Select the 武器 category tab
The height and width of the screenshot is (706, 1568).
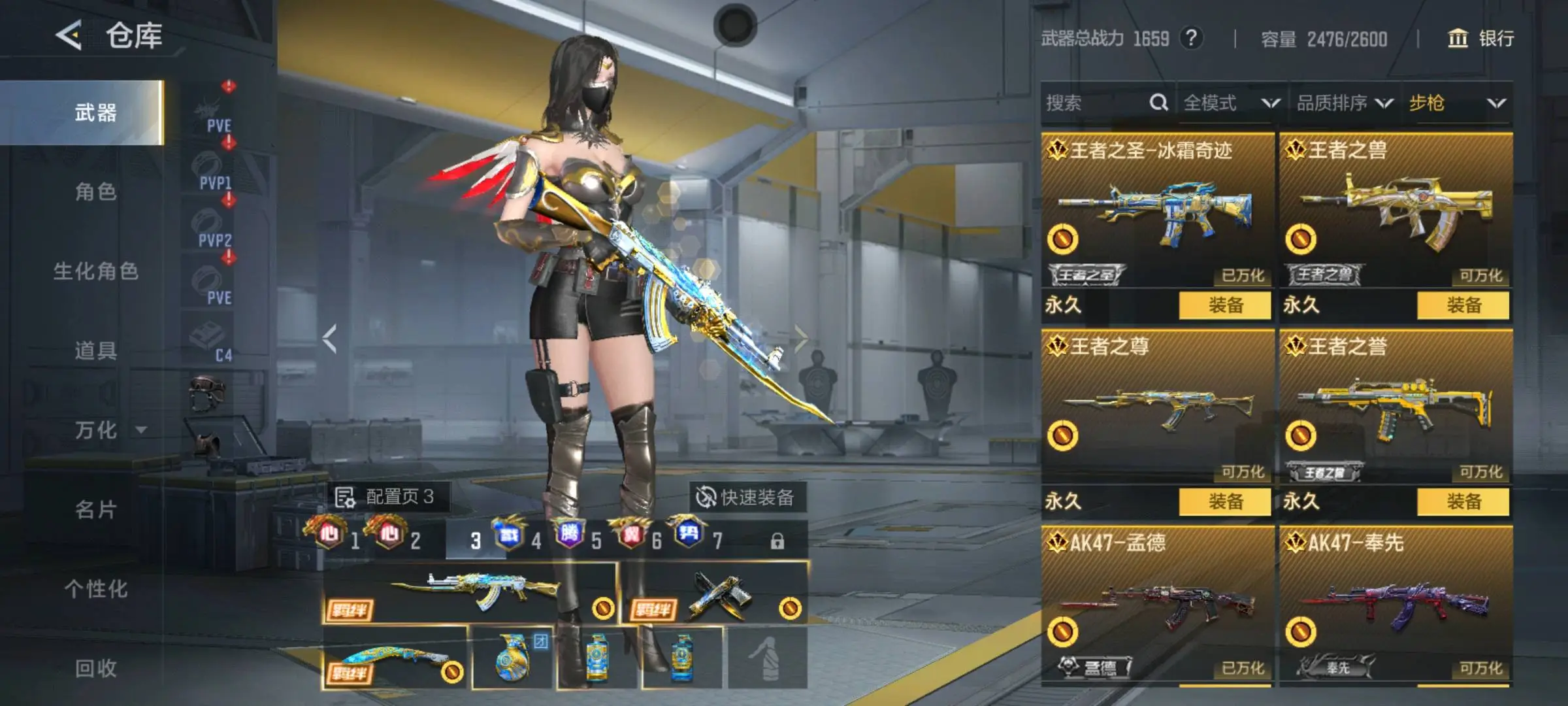point(95,113)
